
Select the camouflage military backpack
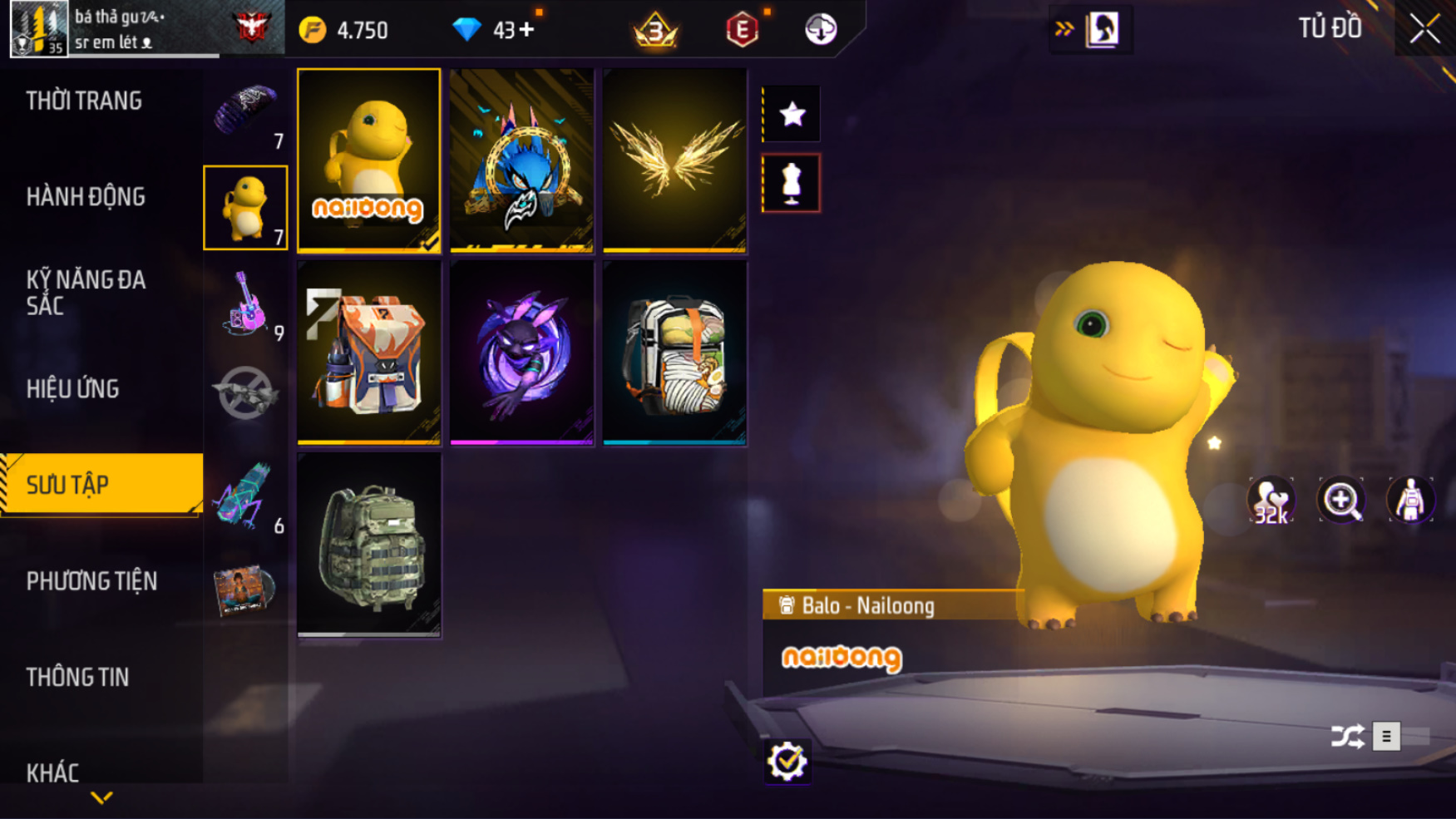tap(369, 545)
